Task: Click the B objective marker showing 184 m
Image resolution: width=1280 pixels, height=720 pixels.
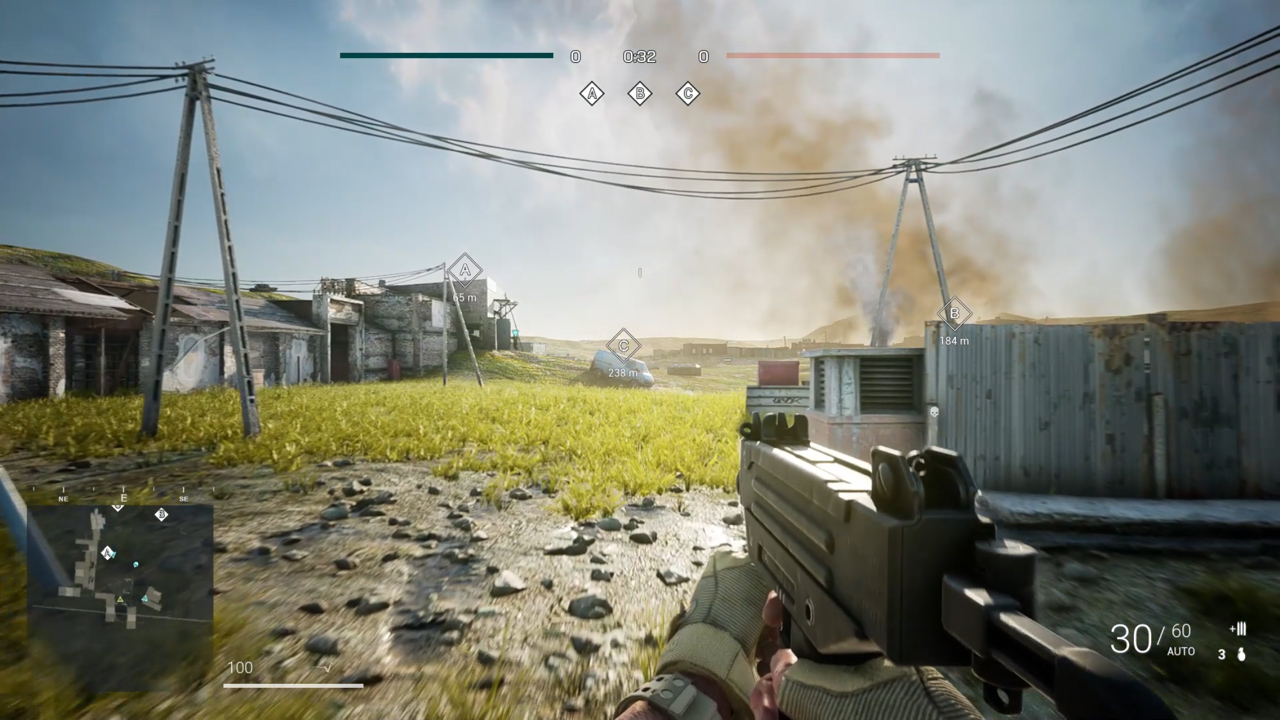Action: click(954, 315)
